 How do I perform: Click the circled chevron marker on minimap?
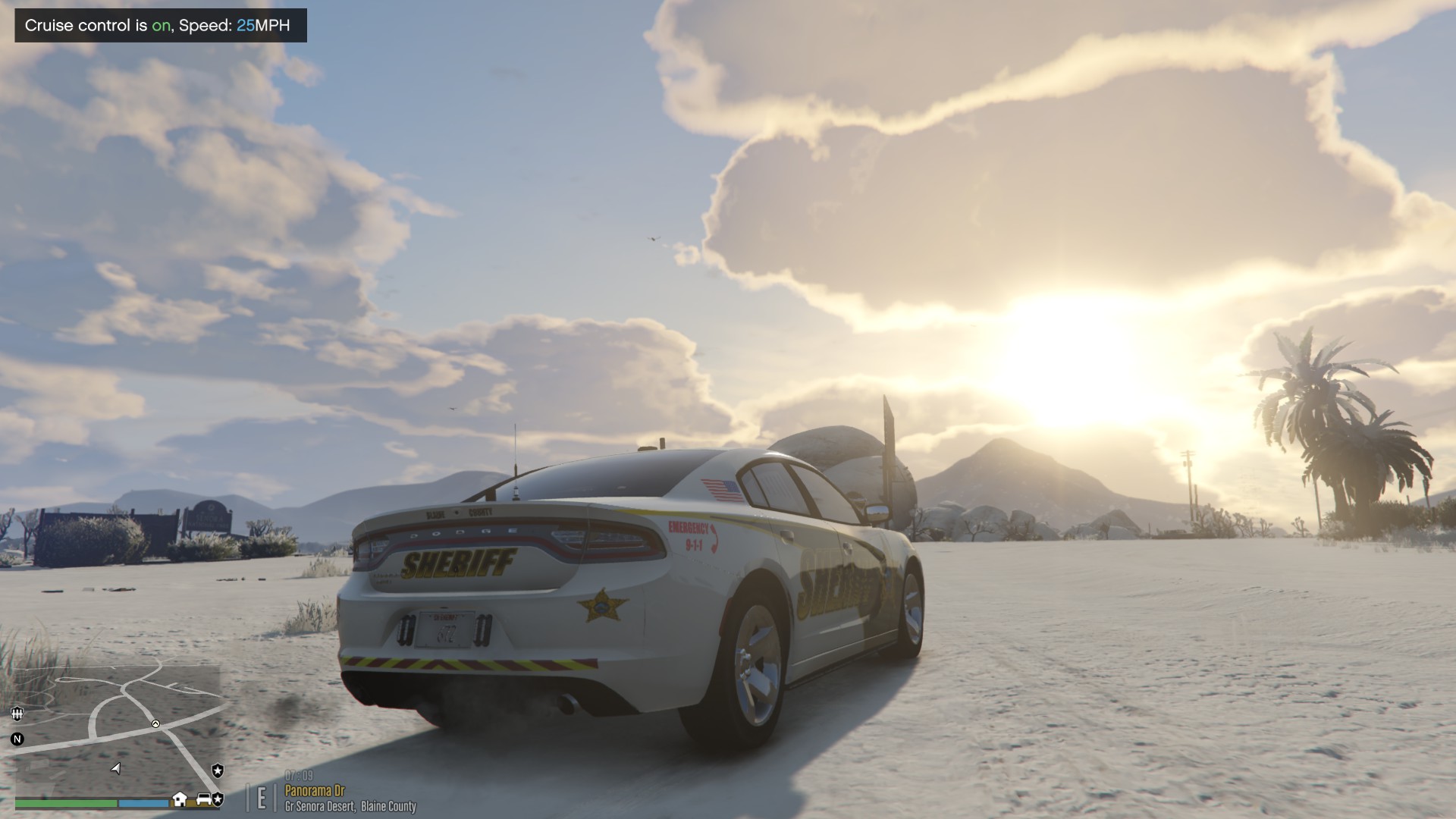[155, 724]
